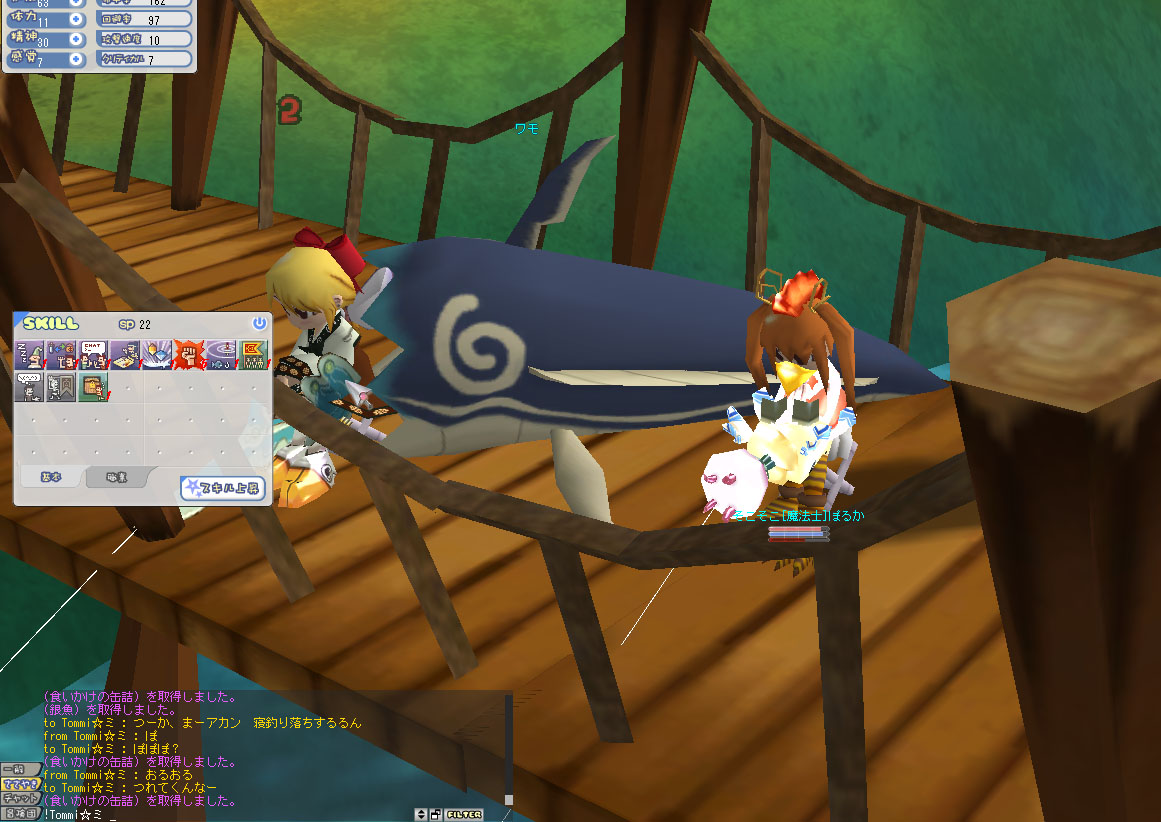The height and width of the screenshot is (822, 1161).
Task: Switch to the 基本 skill tab
Action: point(50,478)
